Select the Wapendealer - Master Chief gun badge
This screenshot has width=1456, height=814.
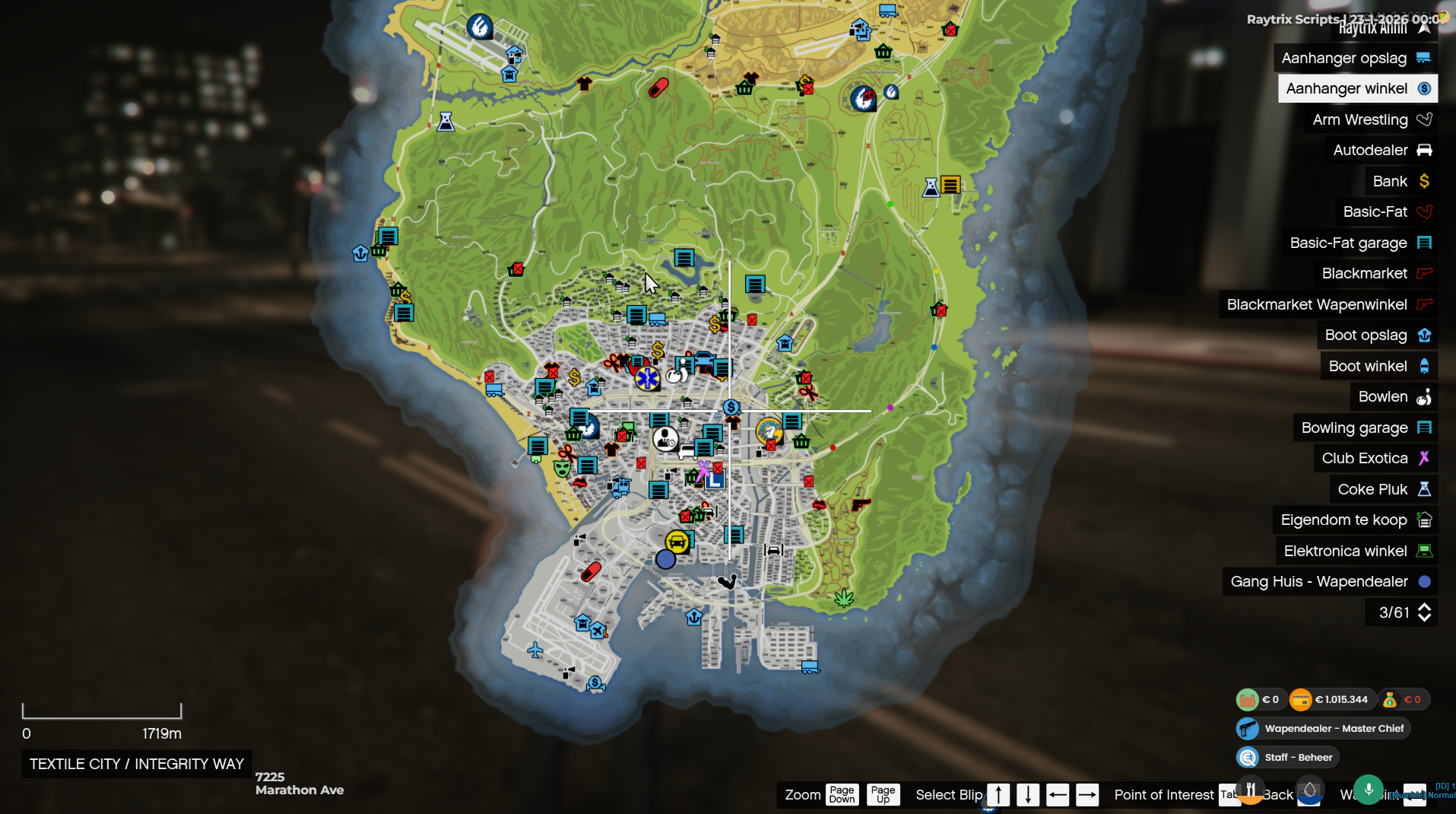coord(1247,728)
